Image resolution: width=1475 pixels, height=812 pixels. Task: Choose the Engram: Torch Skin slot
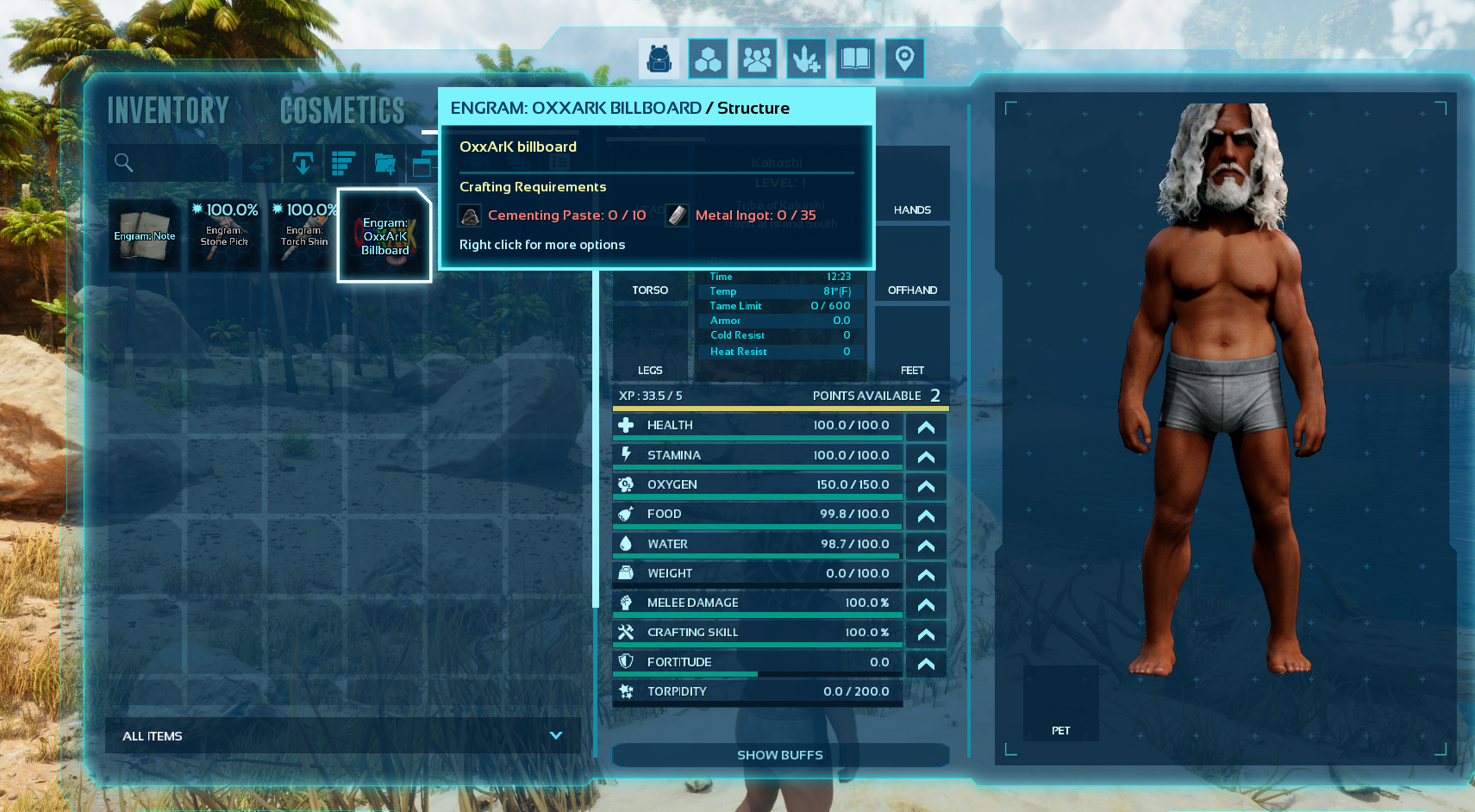click(x=304, y=235)
